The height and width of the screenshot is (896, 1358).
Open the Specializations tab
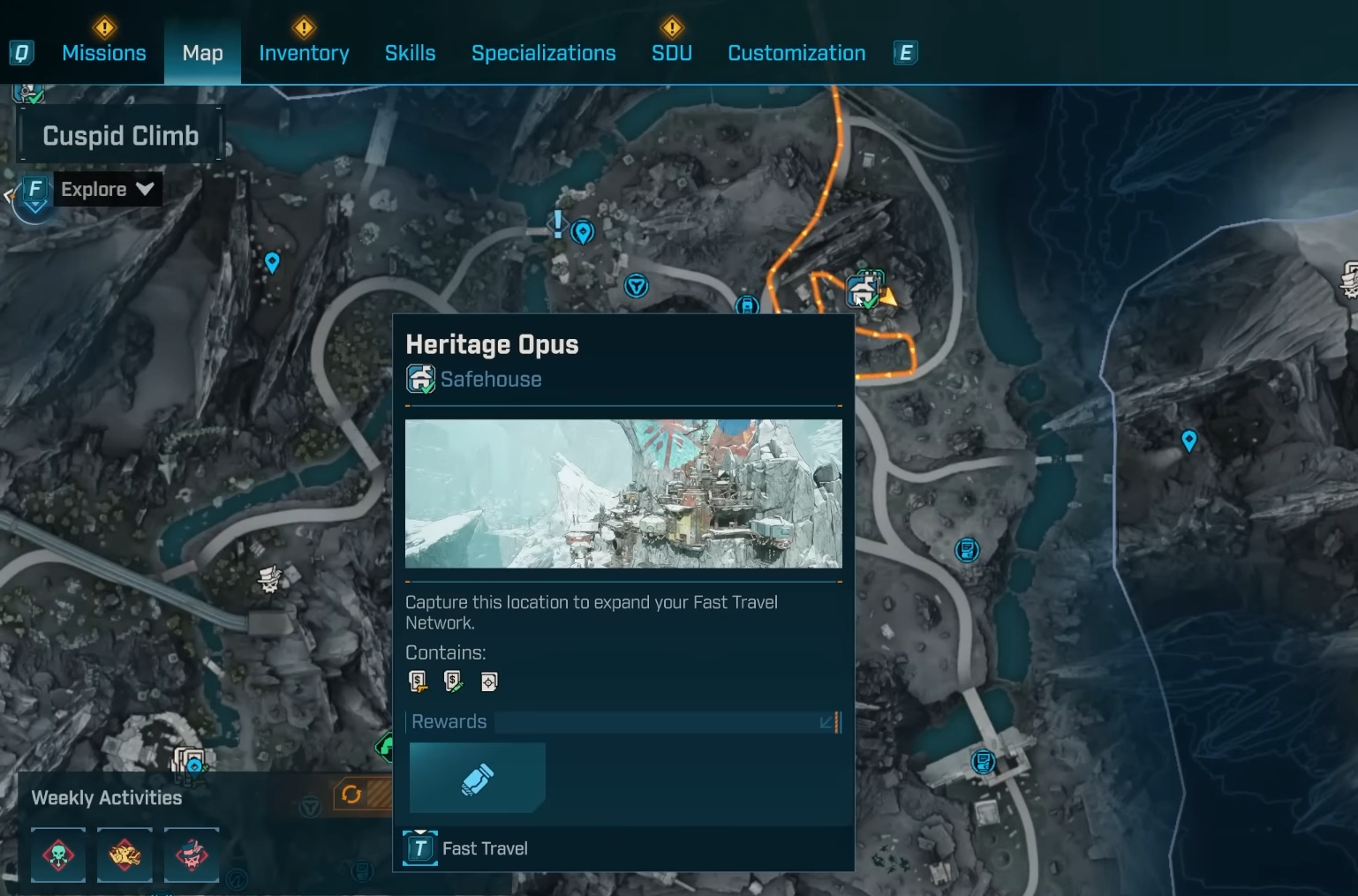pyautogui.click(x=543, y=53)
